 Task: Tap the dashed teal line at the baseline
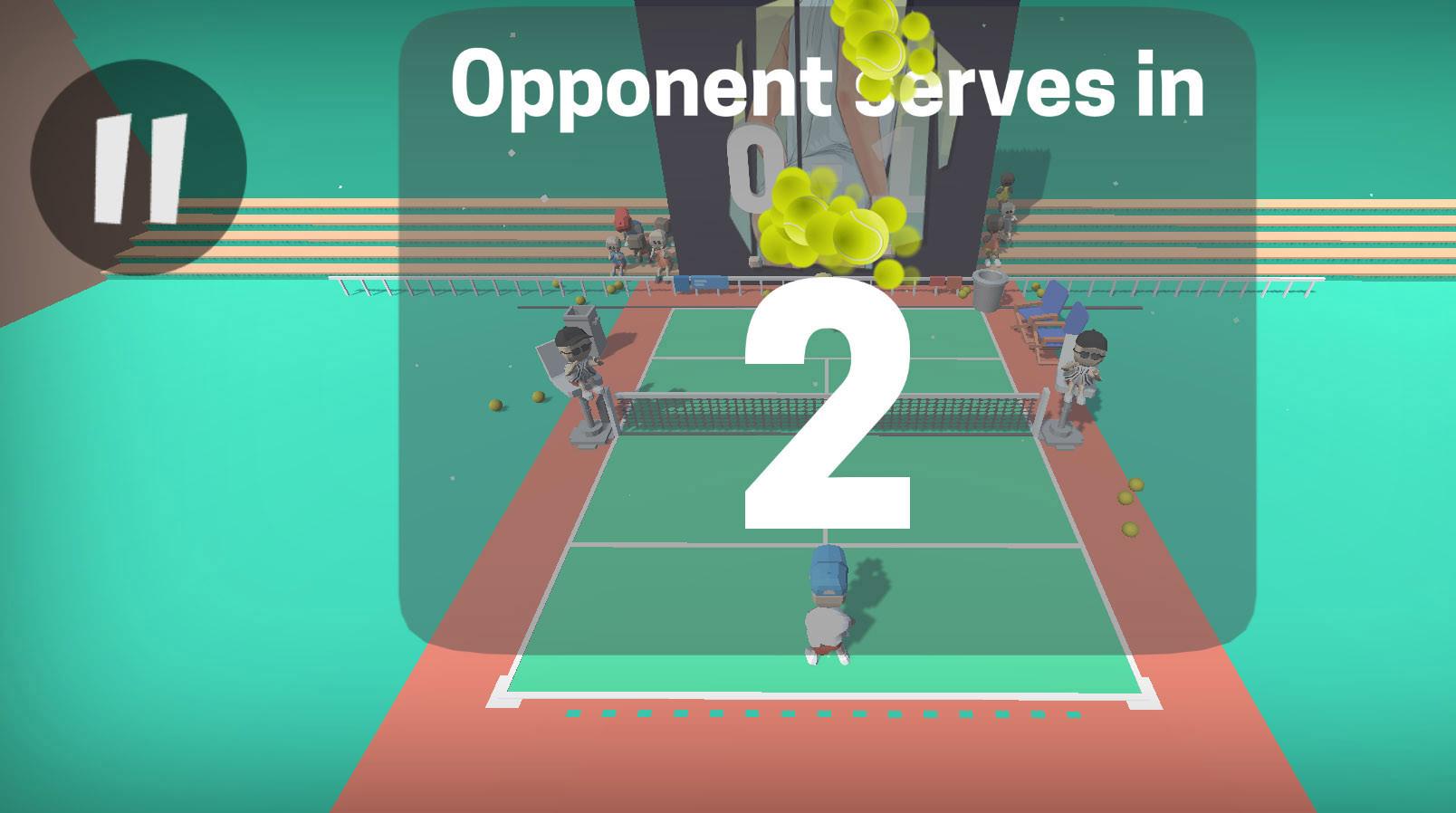824,715
